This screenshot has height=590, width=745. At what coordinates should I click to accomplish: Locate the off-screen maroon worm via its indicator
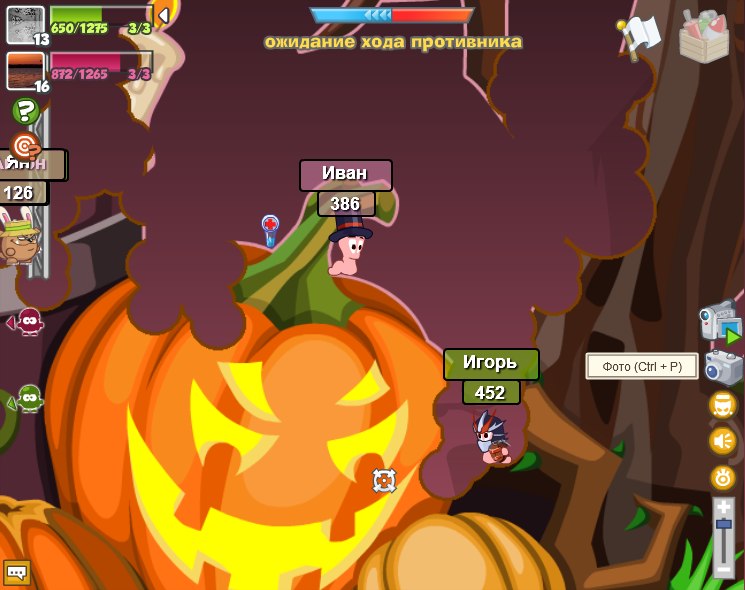27,322
